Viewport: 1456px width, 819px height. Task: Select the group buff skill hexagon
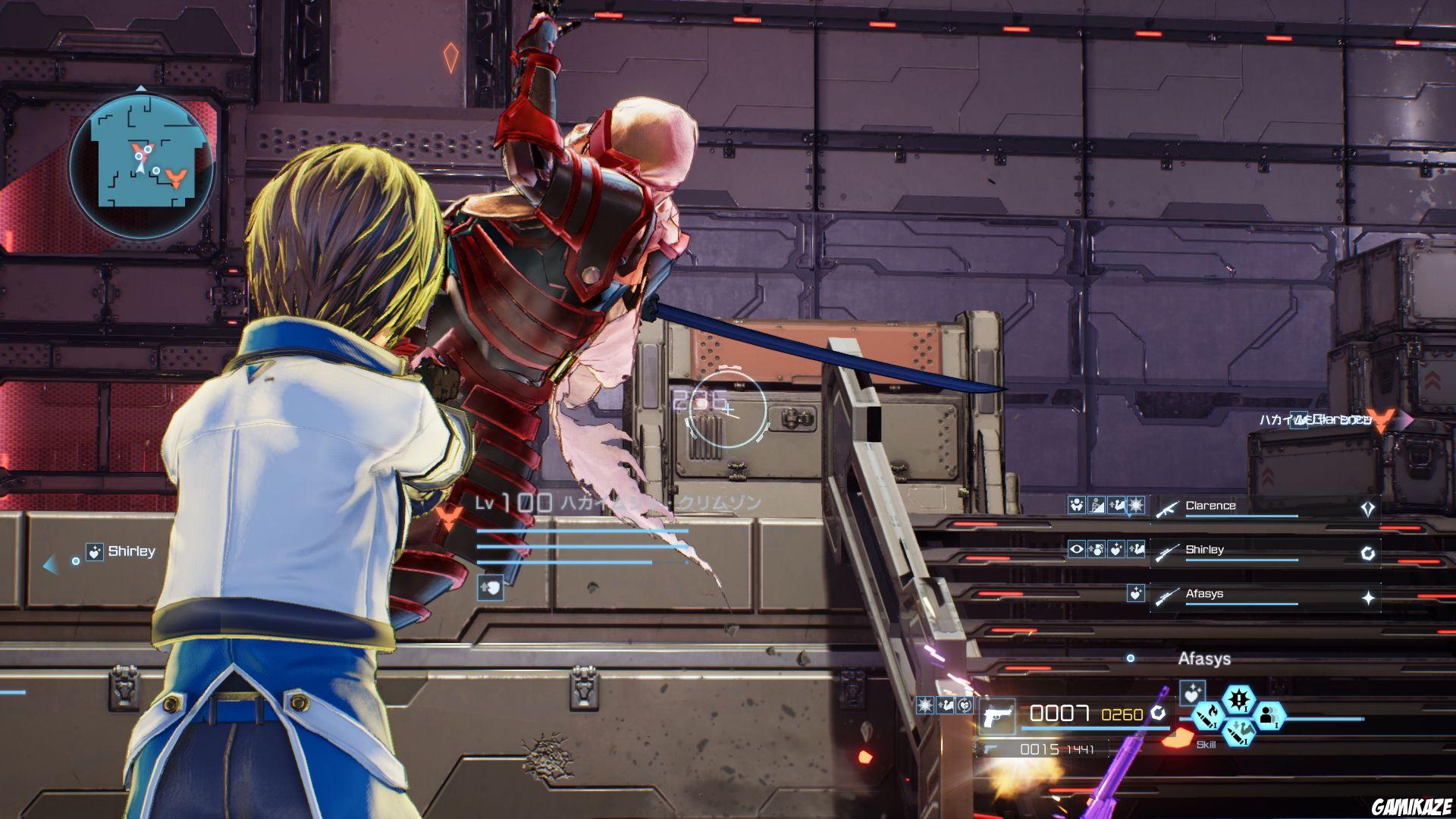coord(1269,717)
